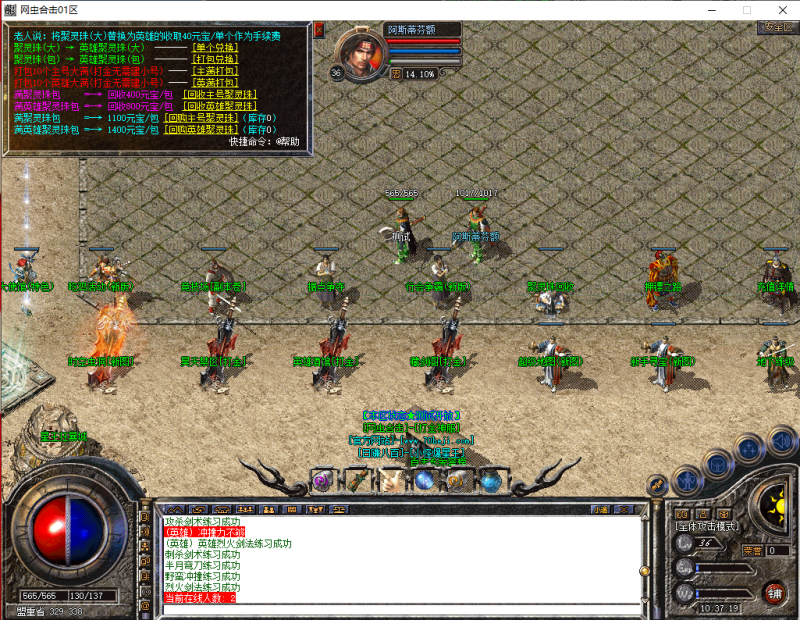This screenshot has width=800, height=620.
Task: Click the 主满打包 dialogue option
Action: pyautogui.click(x=213, y=71)
